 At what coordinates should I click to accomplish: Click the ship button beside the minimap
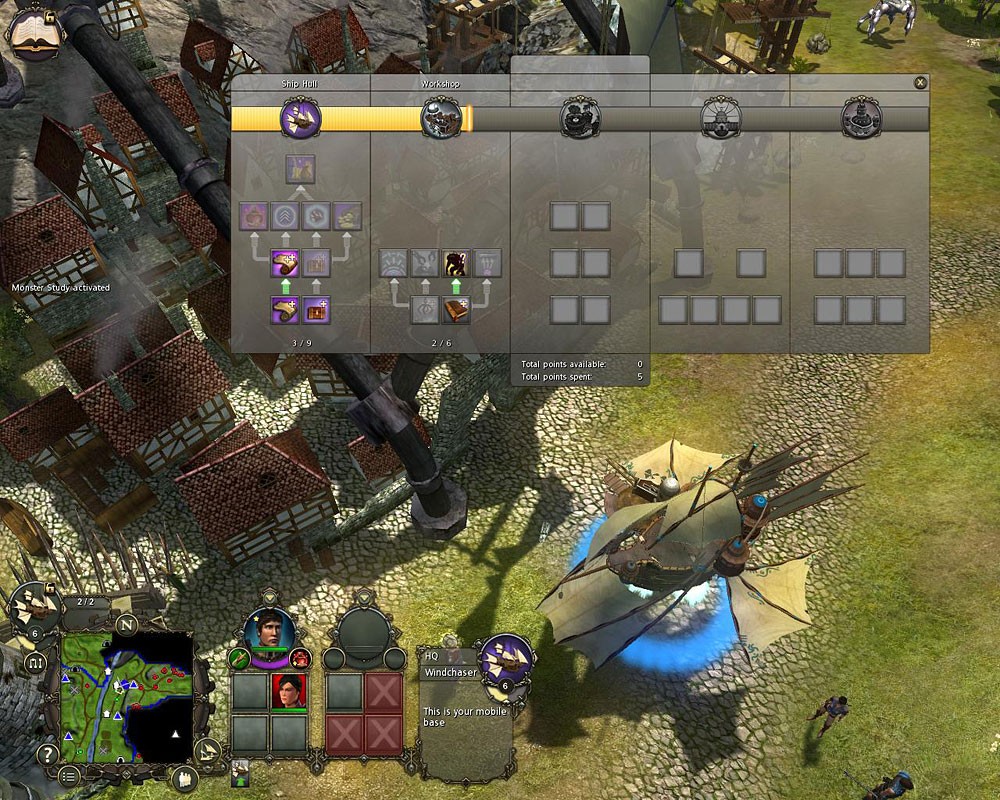pyautogui.click(x=206, y=751)
